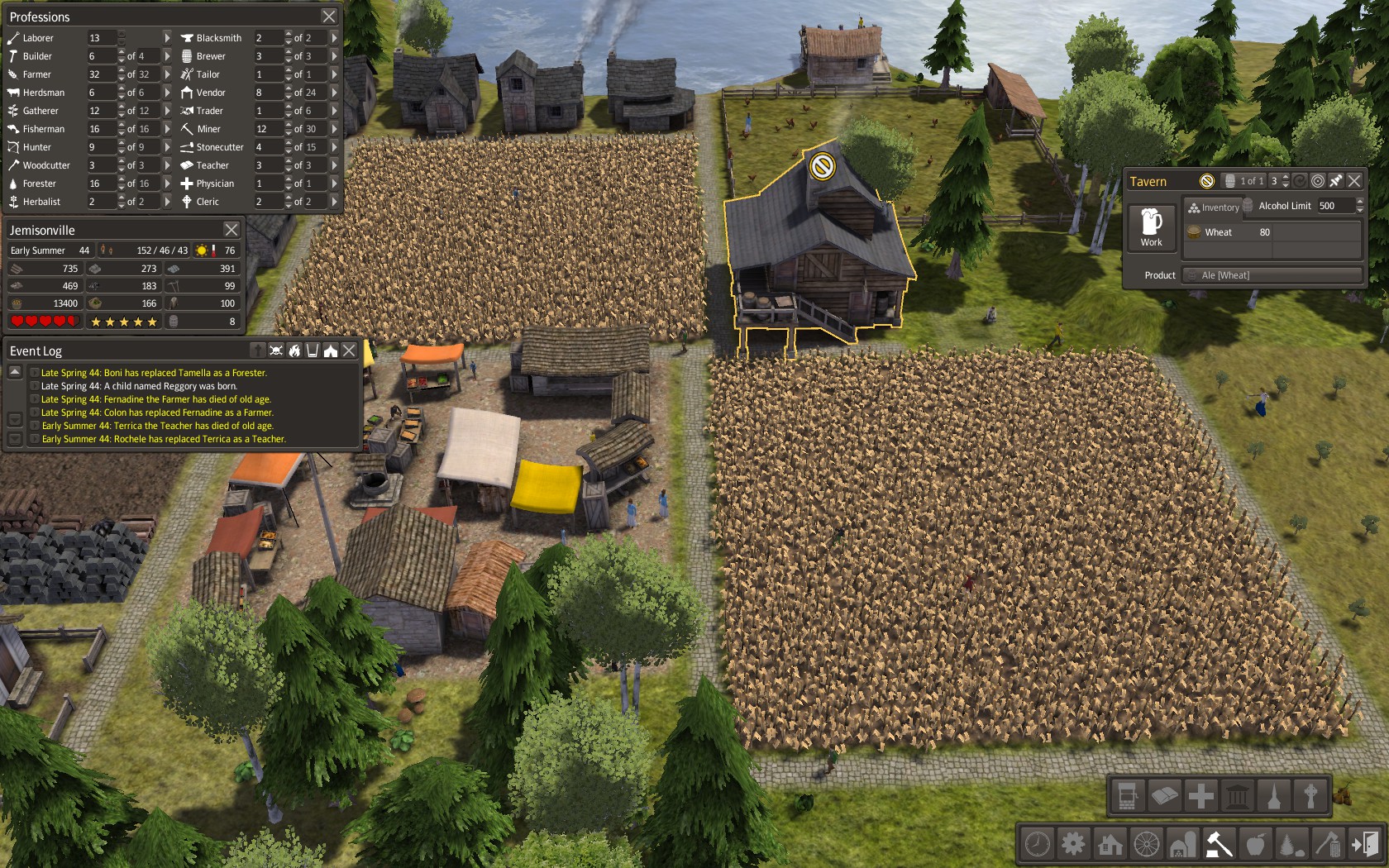Center view on Tavern using target icon

(1318, 181)
